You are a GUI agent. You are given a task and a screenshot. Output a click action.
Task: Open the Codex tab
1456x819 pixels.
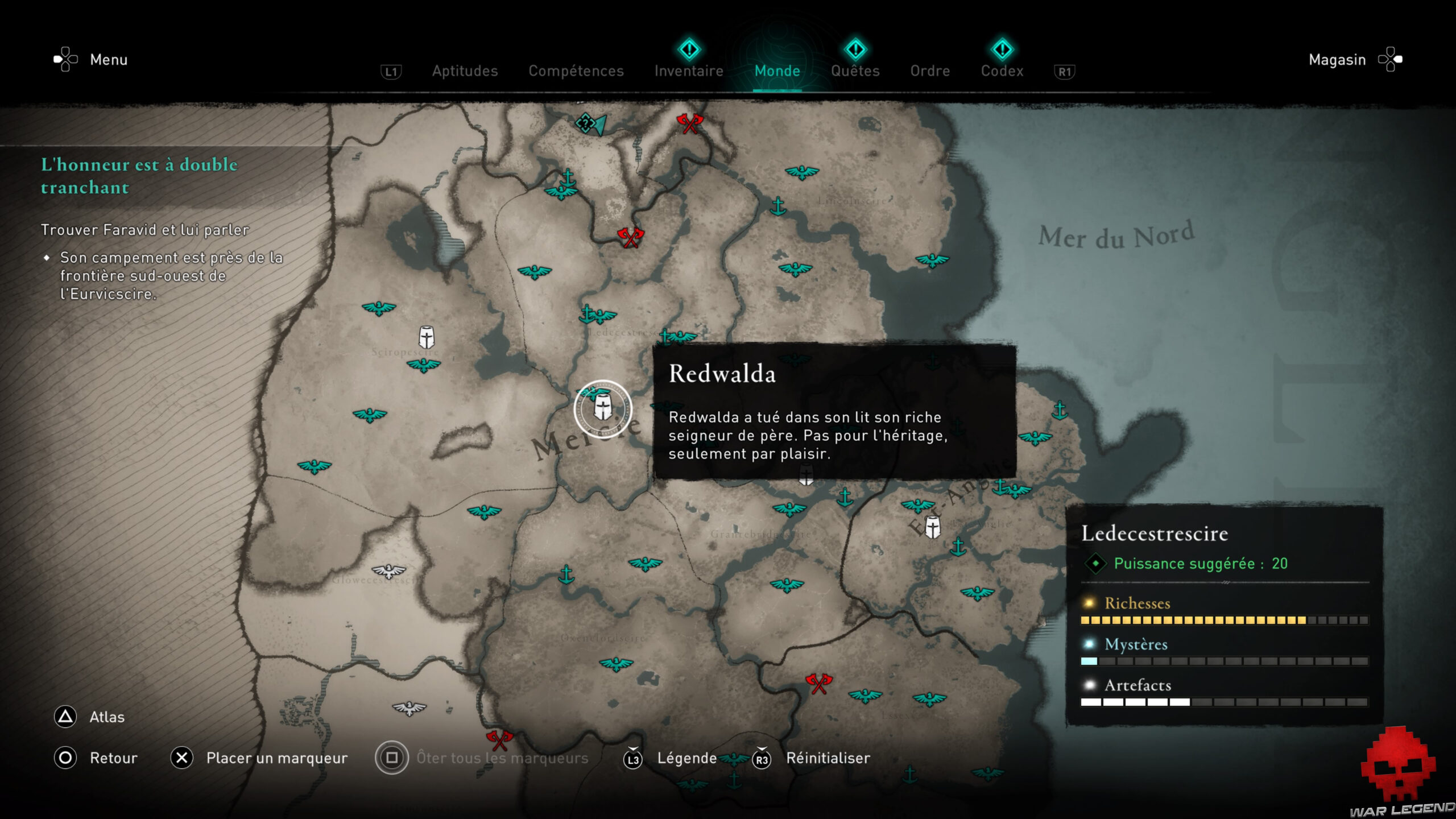pyautogui.click(x=1002, y=71)
